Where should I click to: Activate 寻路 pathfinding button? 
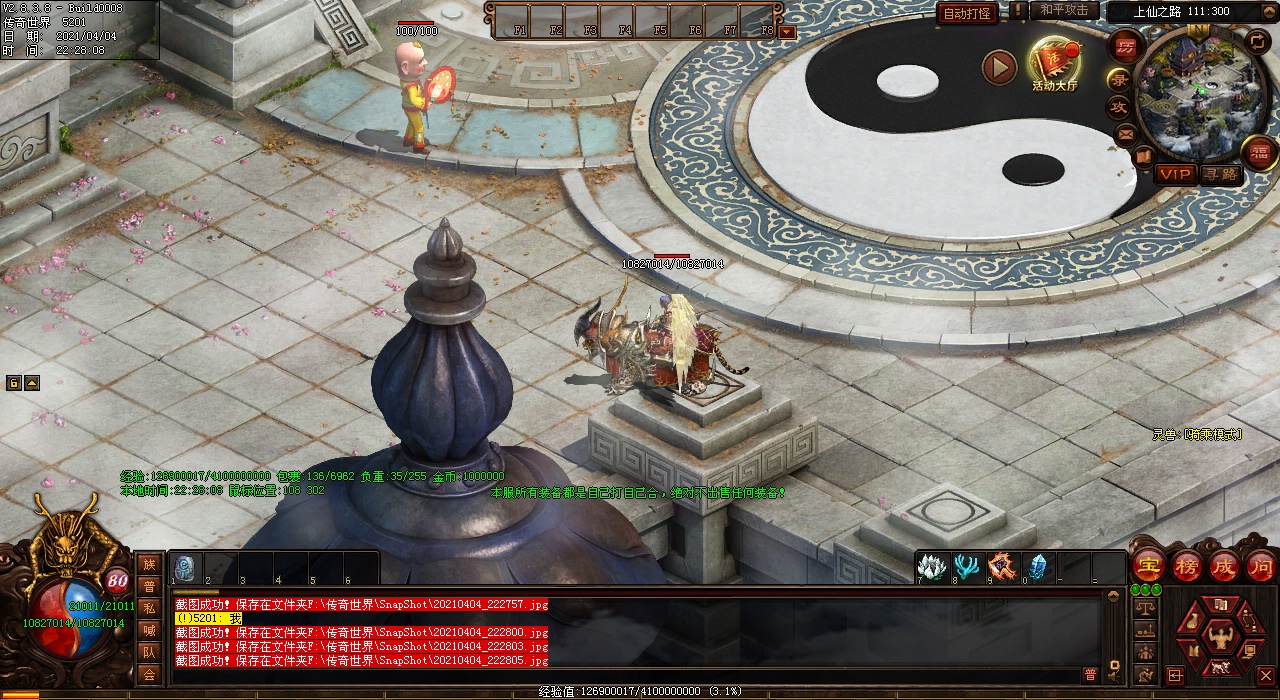[x=1220, y=175]
